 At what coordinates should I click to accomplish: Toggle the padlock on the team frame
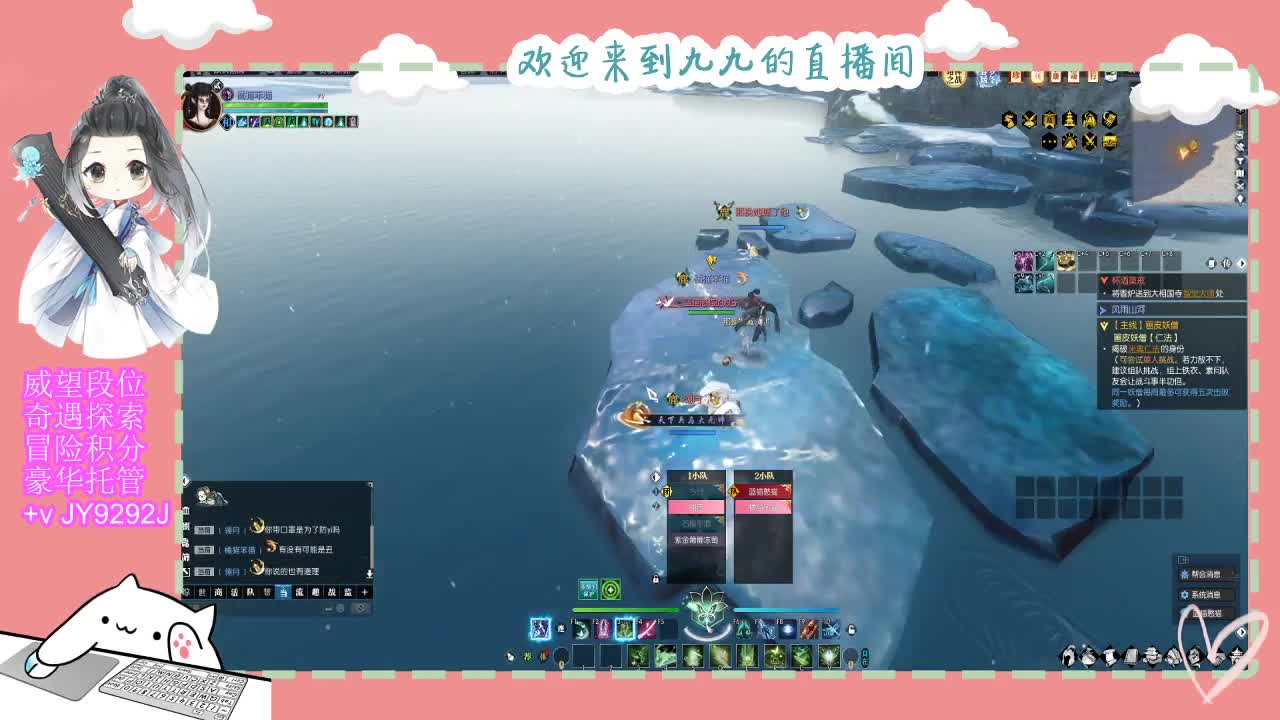point(656,580)
